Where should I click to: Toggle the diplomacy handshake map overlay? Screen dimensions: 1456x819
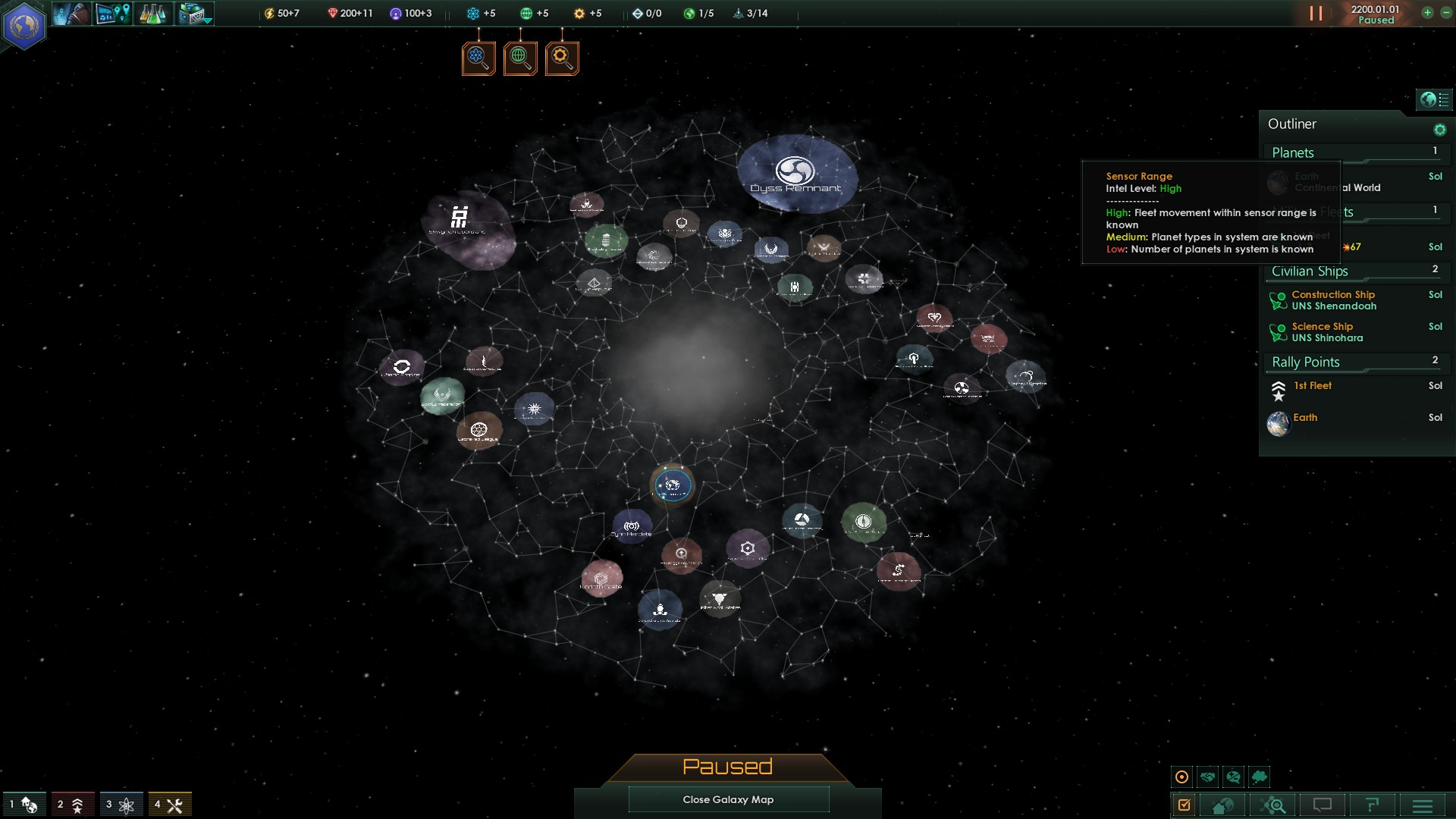(1207, 777)
